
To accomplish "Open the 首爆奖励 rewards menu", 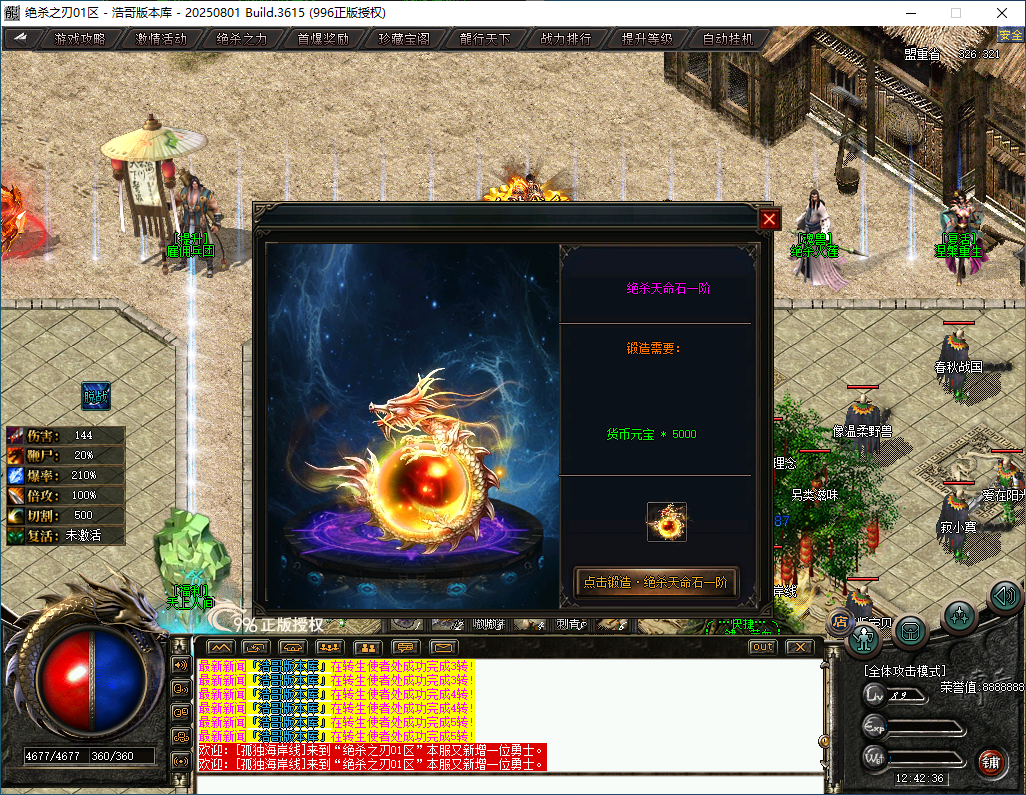I will click(323, 39).
